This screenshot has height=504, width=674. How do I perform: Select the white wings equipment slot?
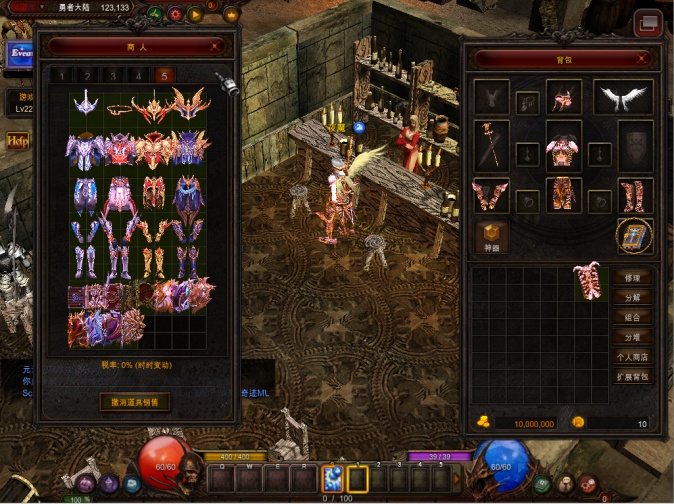click(623, 97)
